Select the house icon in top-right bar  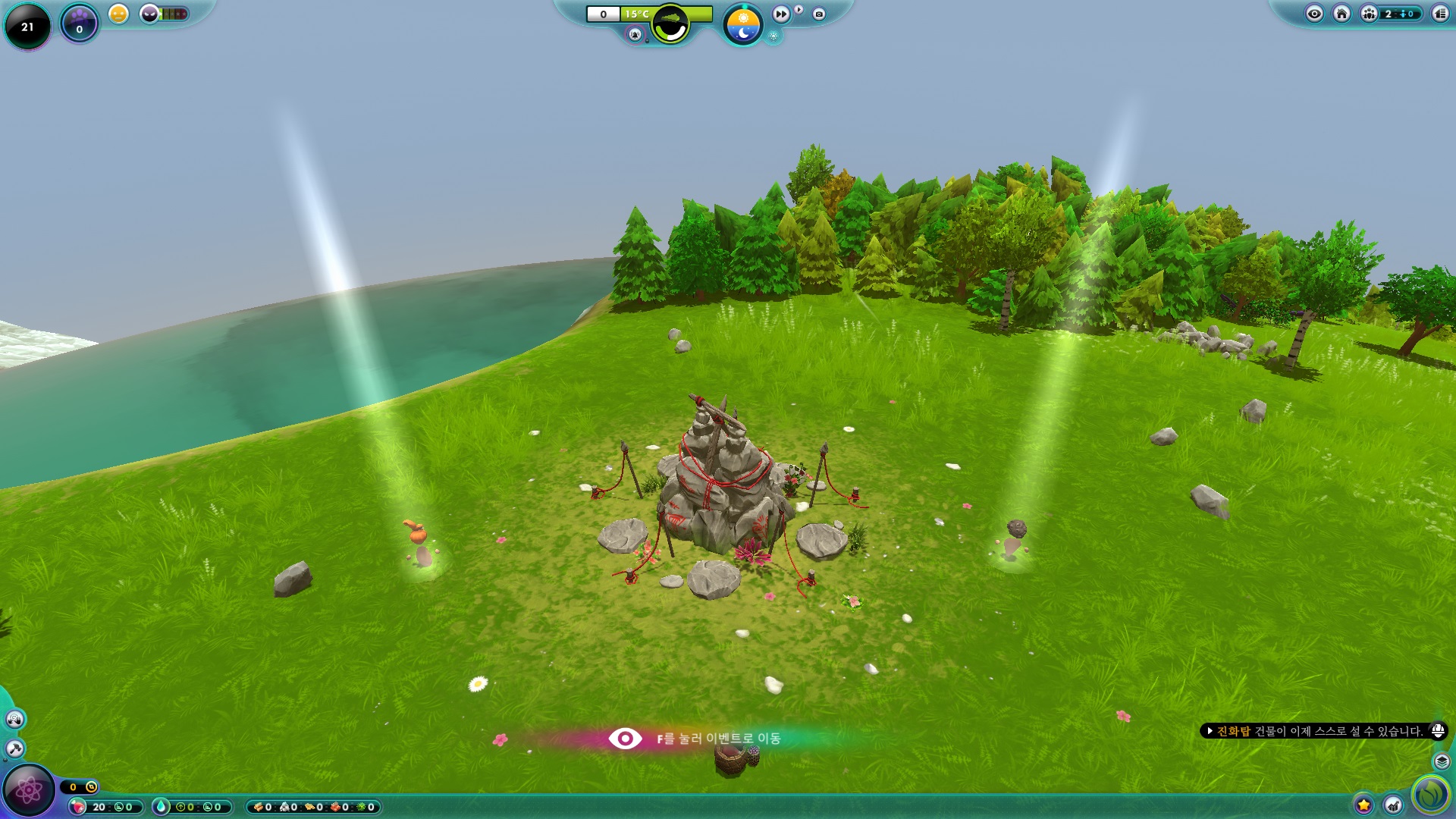pos(1341,14)
